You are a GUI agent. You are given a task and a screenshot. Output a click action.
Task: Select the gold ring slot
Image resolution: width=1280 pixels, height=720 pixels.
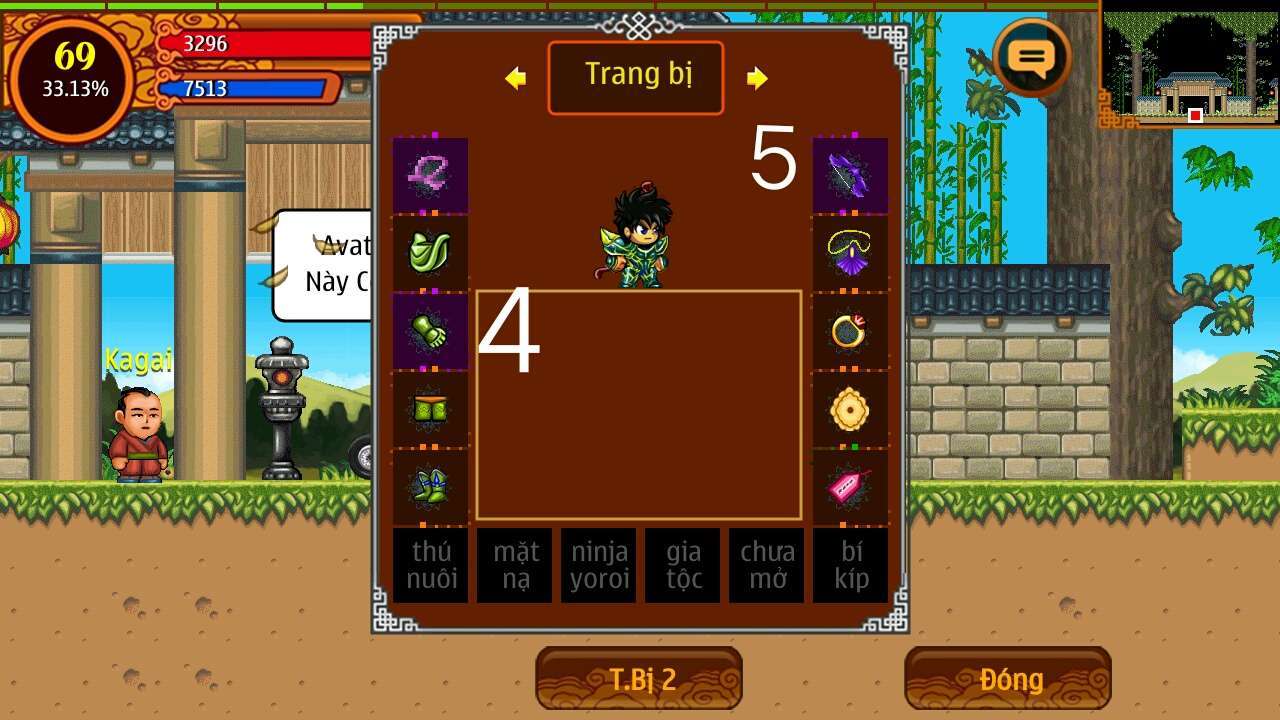tap(850, 331)
